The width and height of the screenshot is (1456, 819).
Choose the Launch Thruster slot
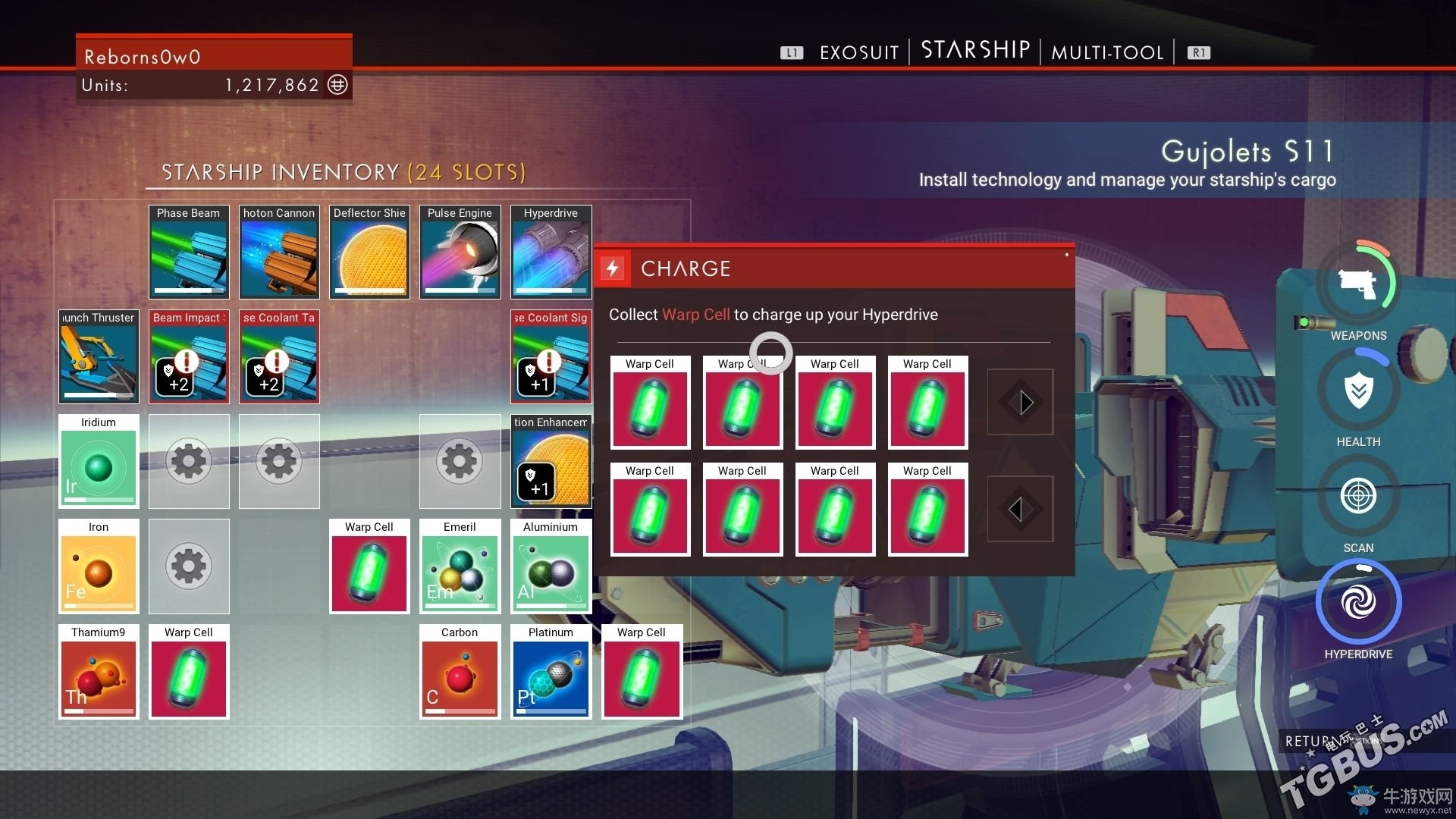[99, 356]
